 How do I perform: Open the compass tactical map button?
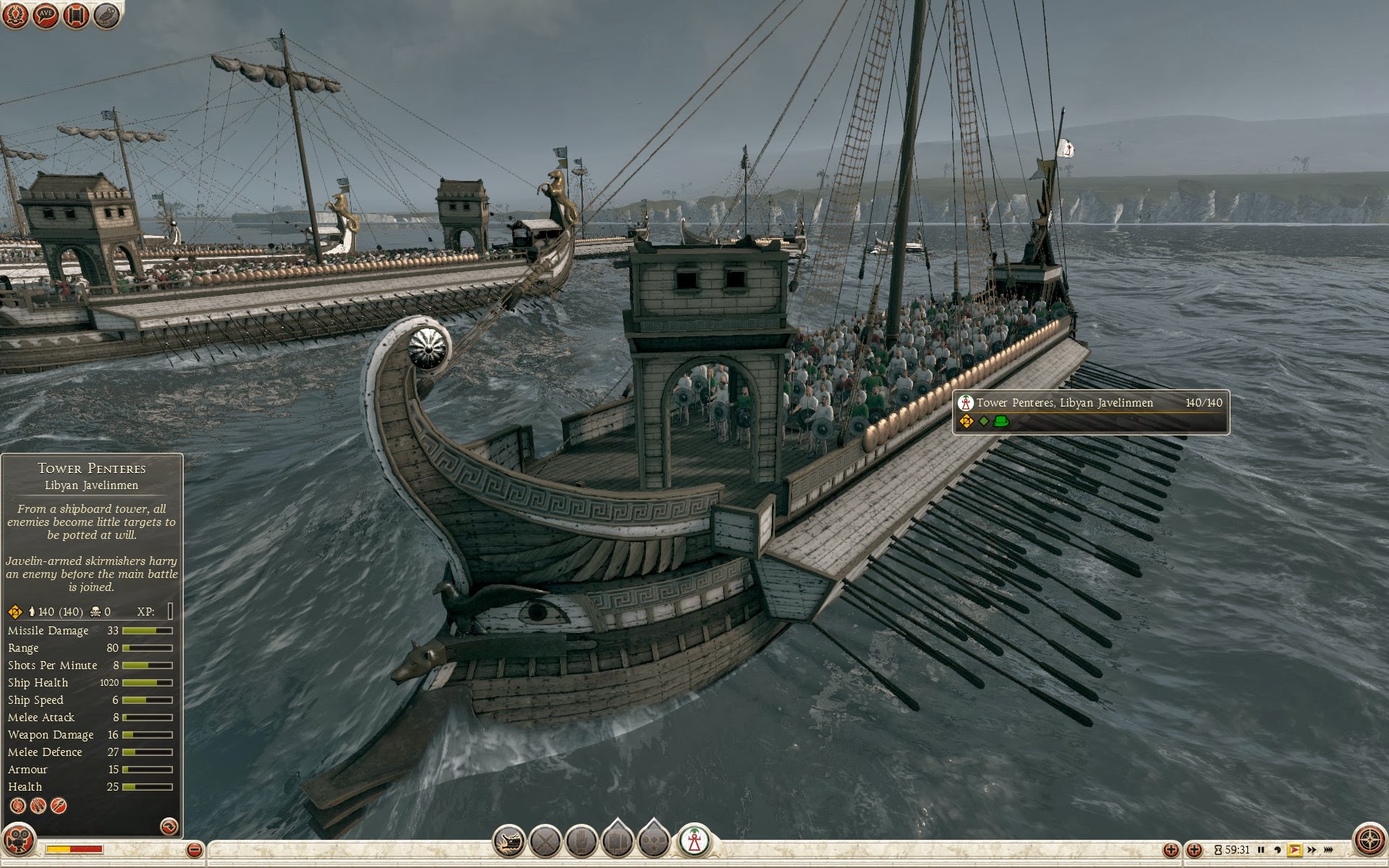(1369, 841)
